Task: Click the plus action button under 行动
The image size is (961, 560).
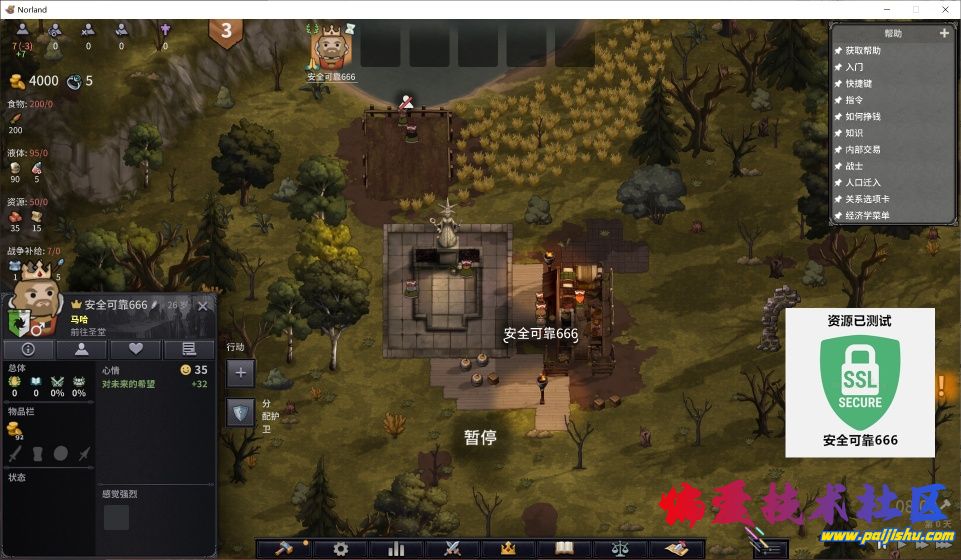Action: click(x=240, y=373)
